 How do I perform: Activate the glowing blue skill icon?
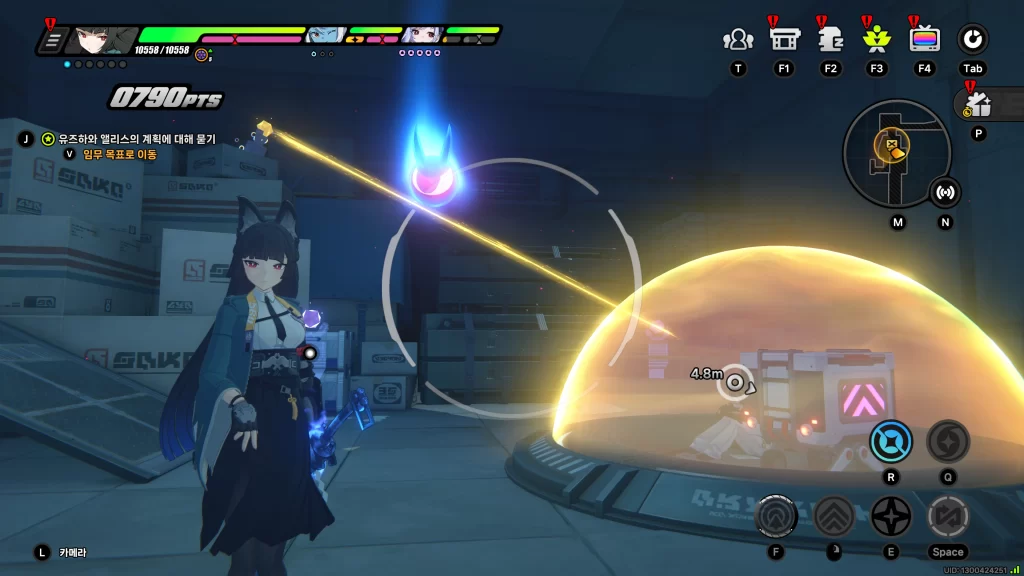[890, 440]
